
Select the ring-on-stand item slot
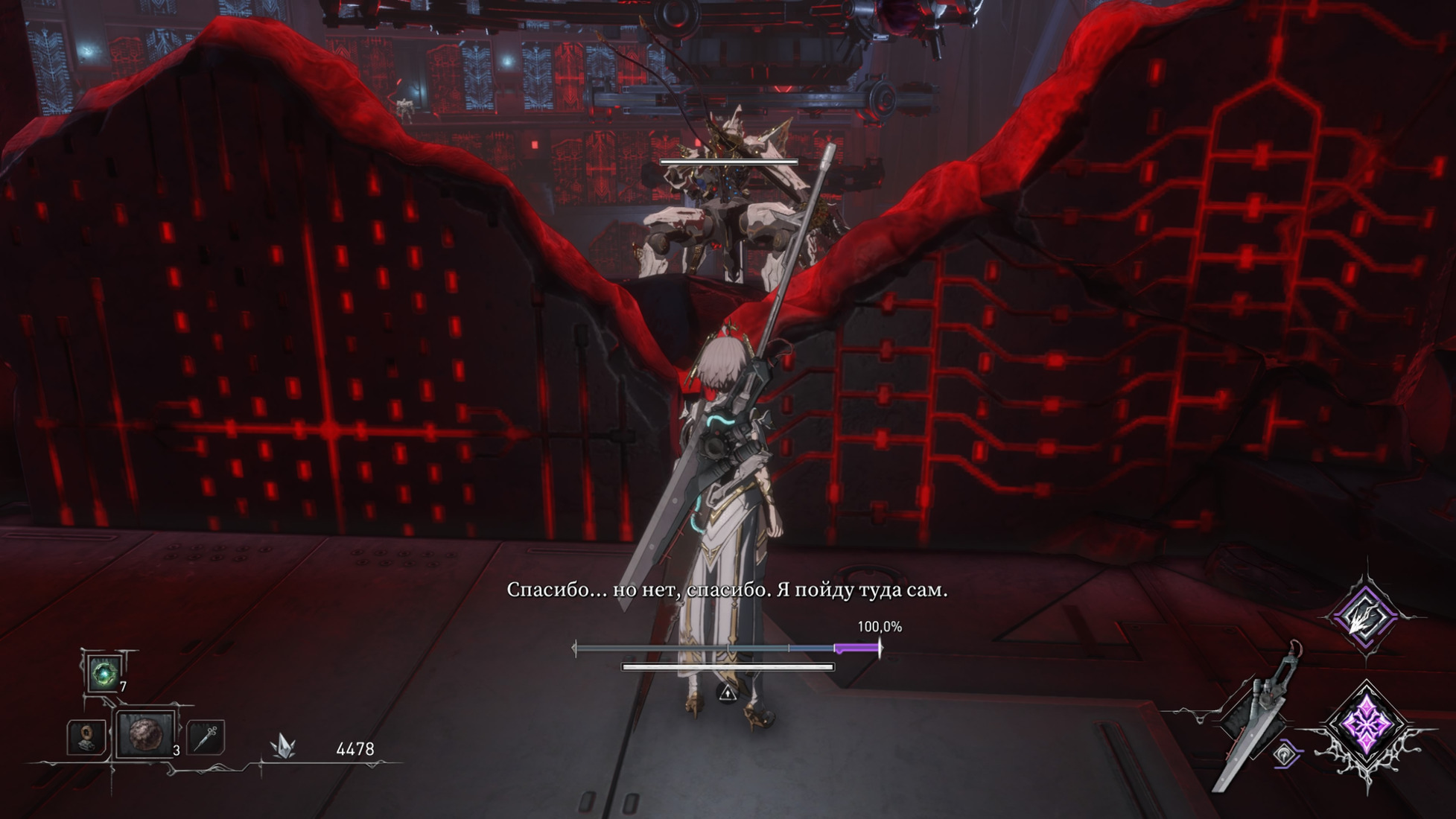[87, 736]
